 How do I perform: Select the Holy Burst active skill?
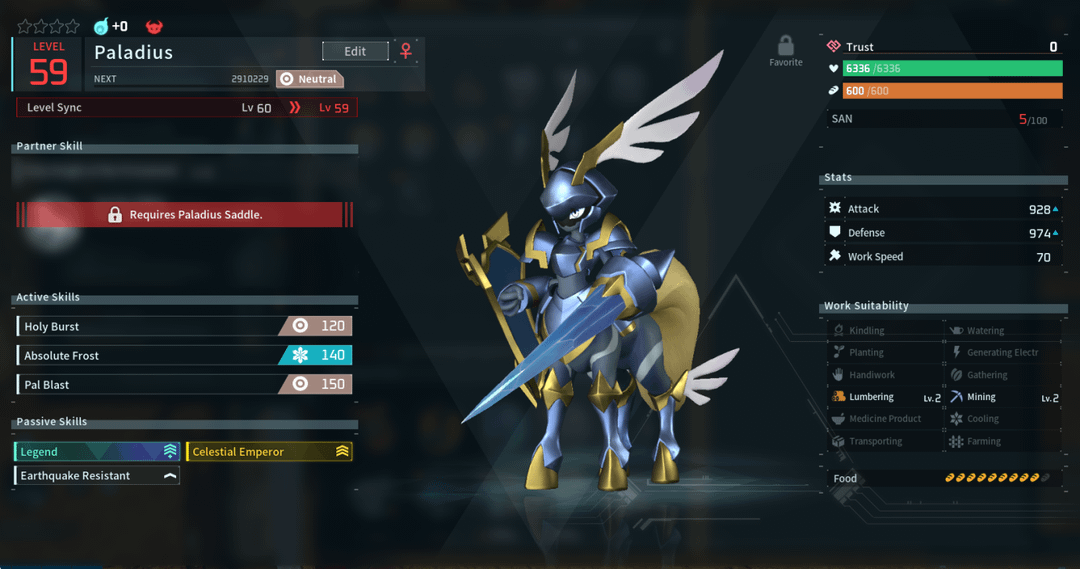[184, 326]
